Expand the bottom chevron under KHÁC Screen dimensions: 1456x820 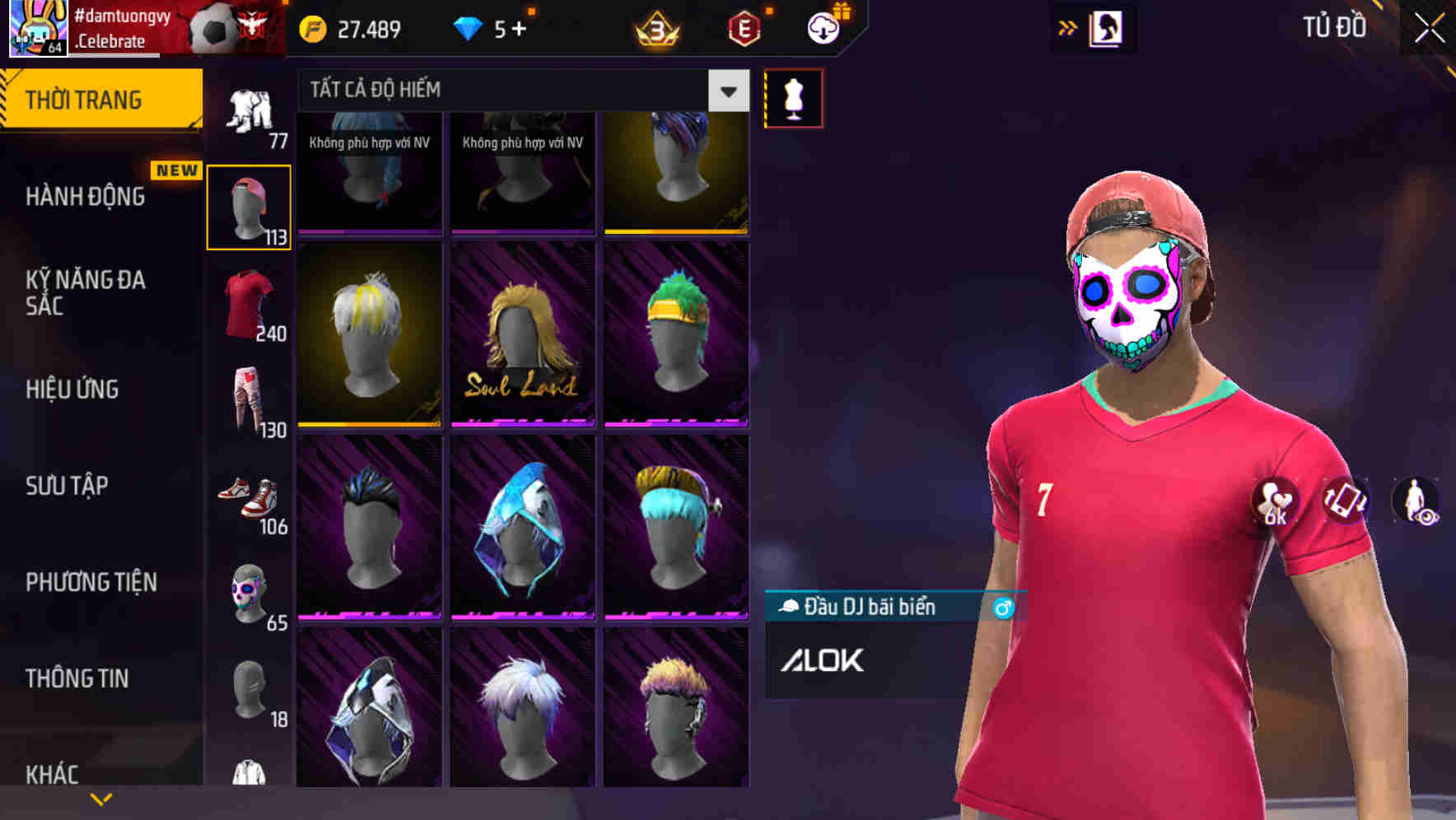(x=100, y=798)
